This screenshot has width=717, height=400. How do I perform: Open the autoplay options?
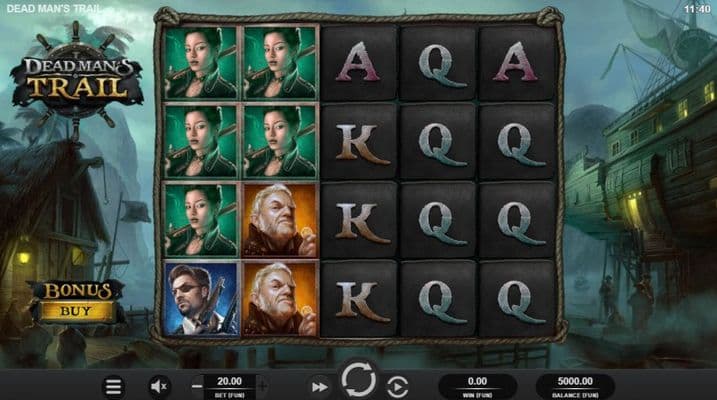(x=397, y=386)
